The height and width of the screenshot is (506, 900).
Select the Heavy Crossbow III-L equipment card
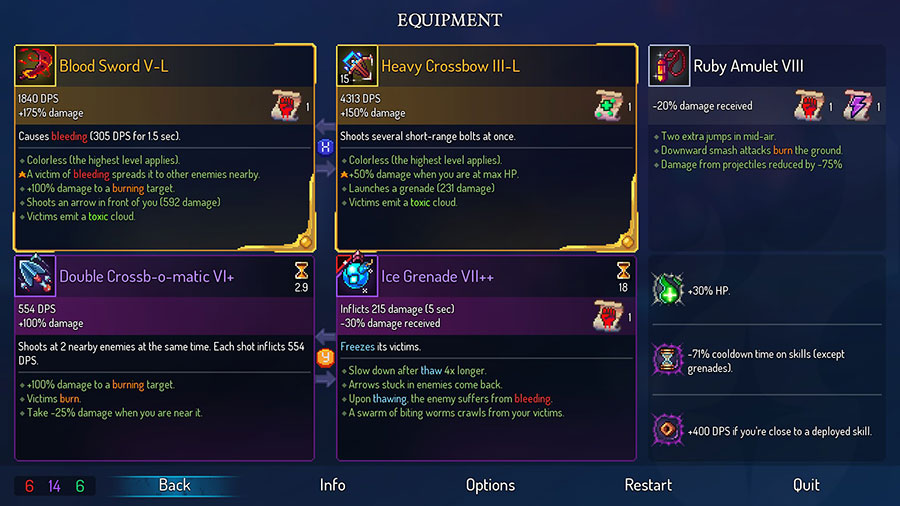(x=486, y=148)
